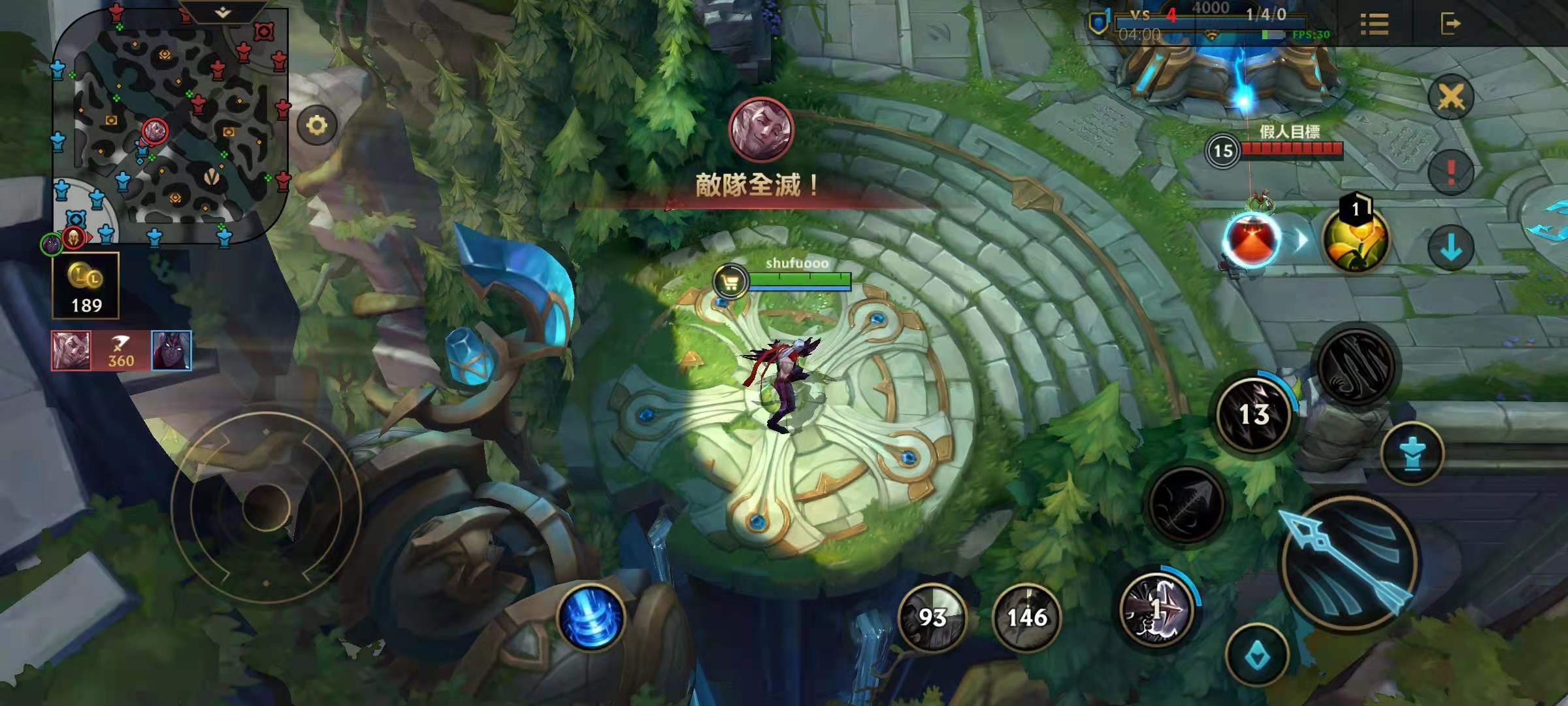Use the arrow volley ability showing 13
The image size is (1568, 706).
click(x=1253, y=413)
